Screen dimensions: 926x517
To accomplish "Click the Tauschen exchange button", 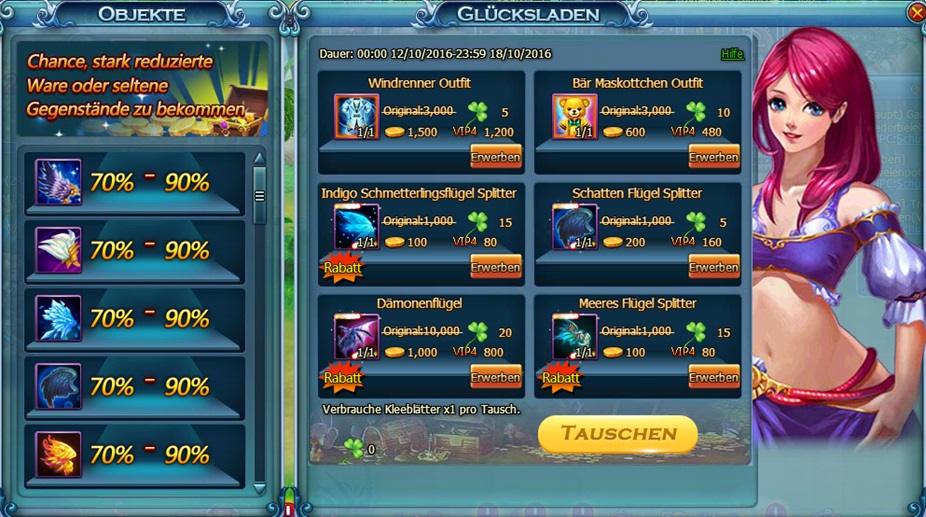I will [x=617, y=434].
